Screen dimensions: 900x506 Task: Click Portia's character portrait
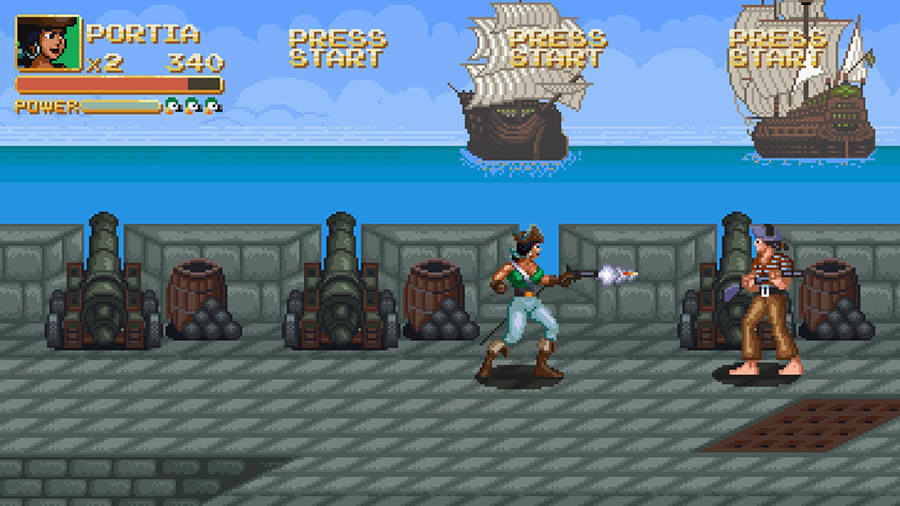48,44
